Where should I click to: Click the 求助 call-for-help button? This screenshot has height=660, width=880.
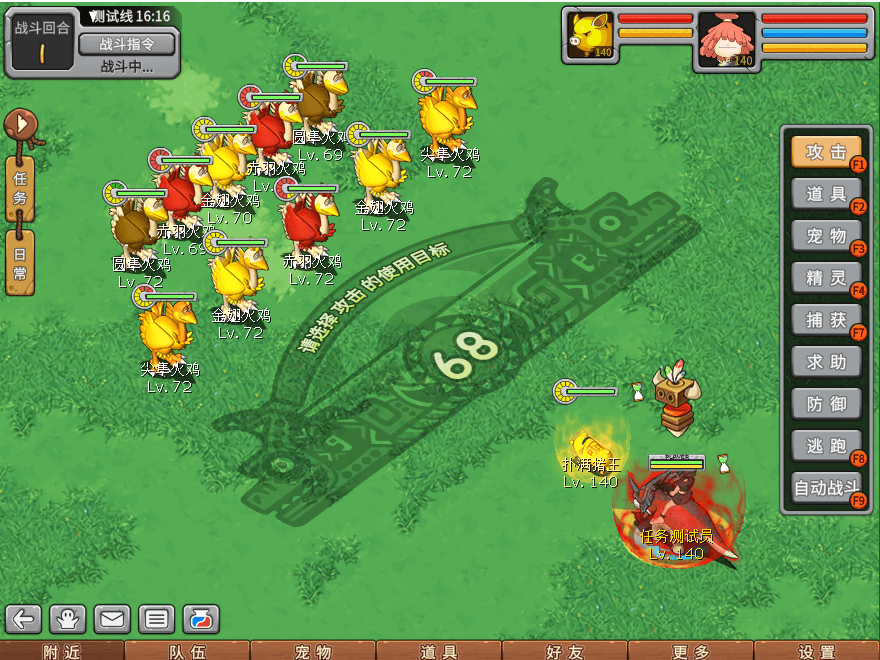point(826,362)
